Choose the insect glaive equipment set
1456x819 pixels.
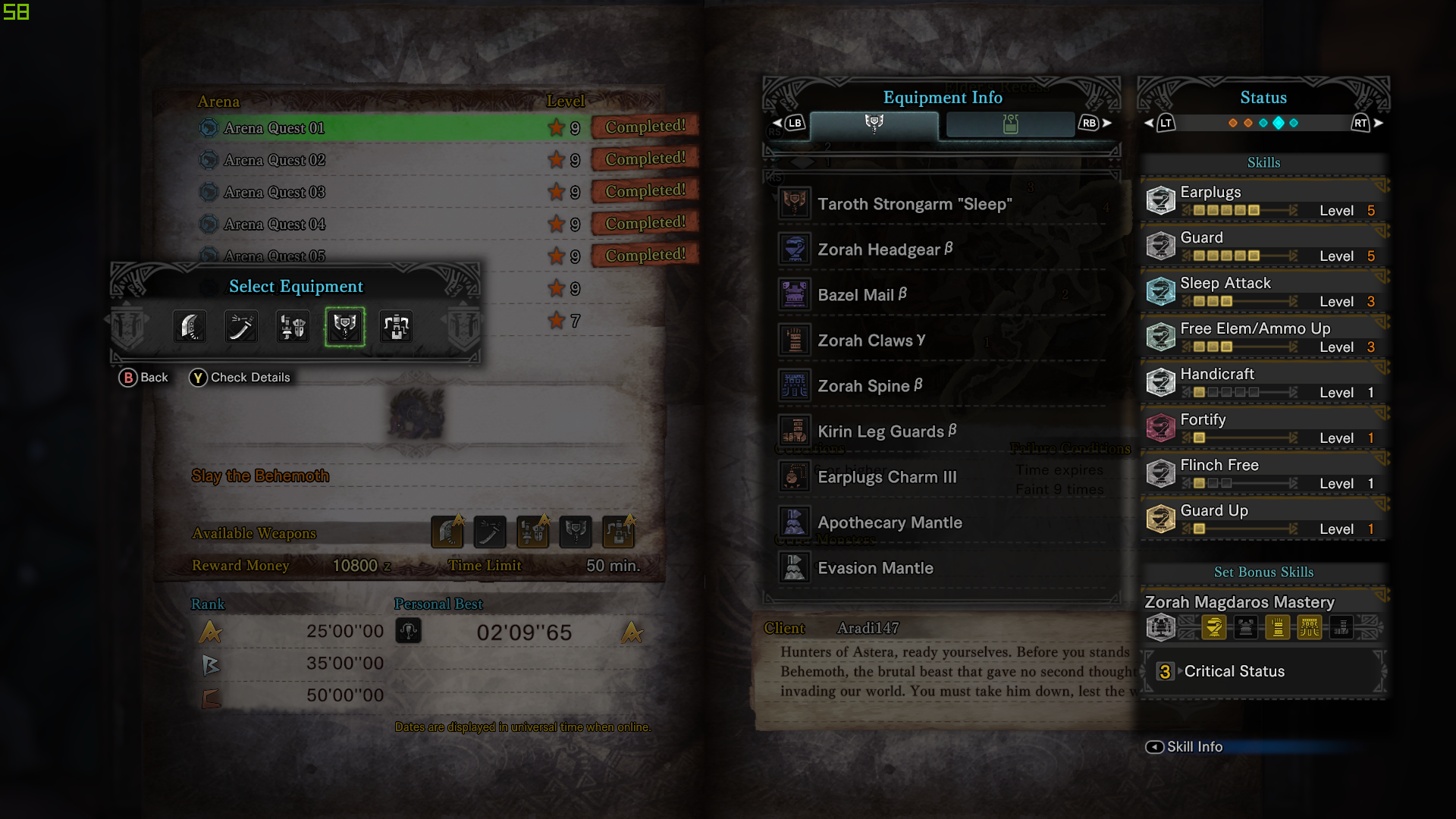(x=242, y=327)
